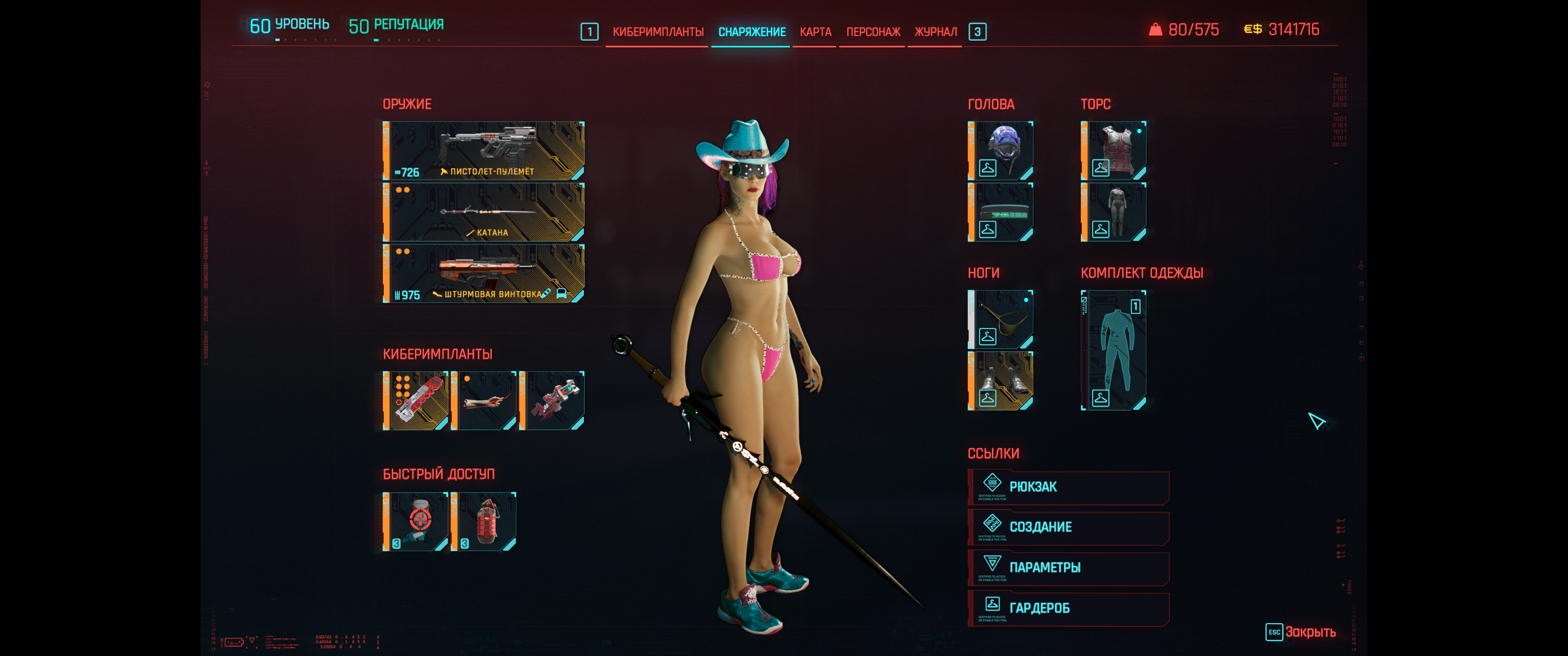1568x656 pixels.
Task: Select the helmet head slot
Action: [x=1000, y=150]
